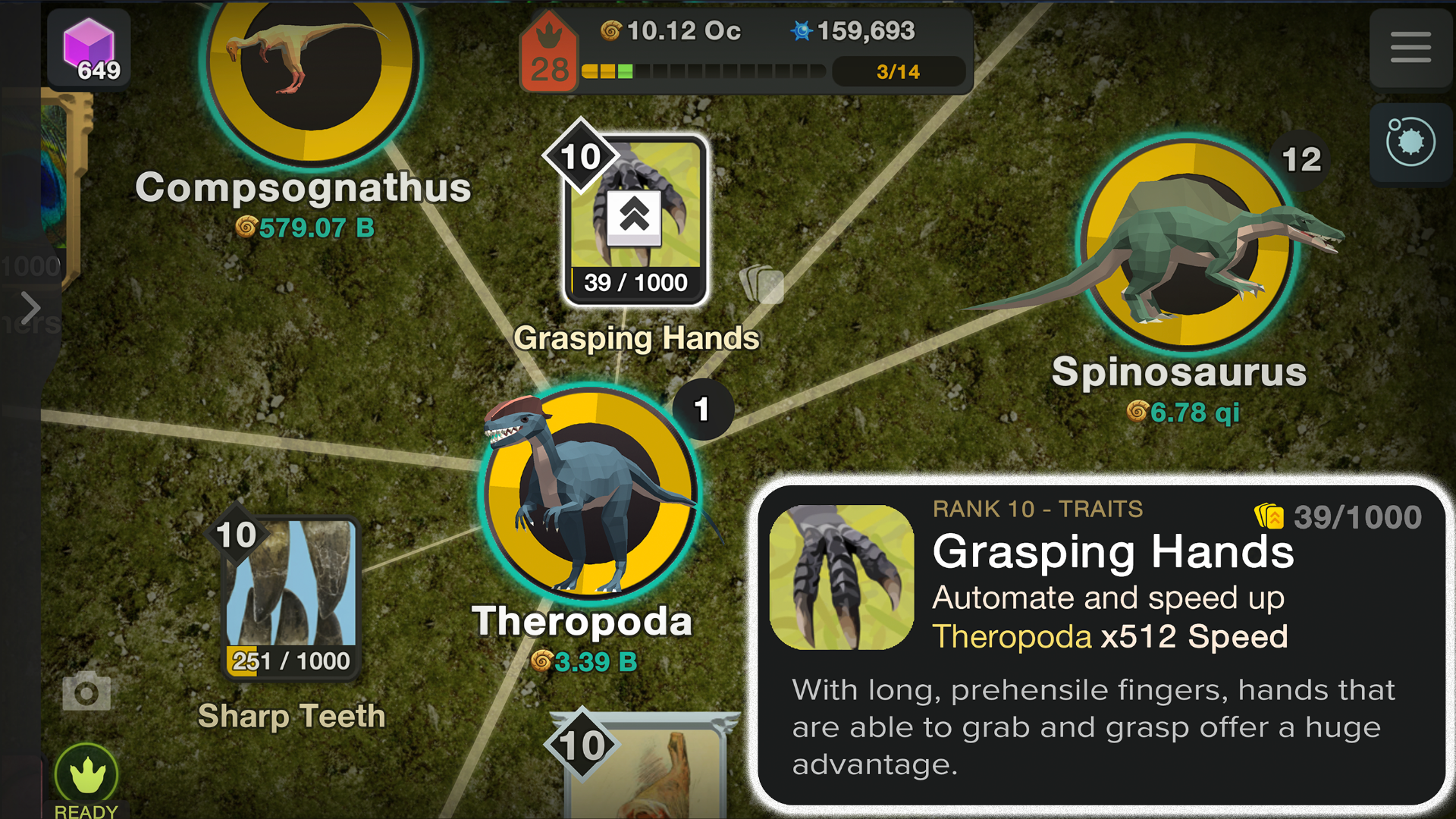The height and width of the screenshot is (819, 1456).
Task: Select the partially hidden rank 10 card below Theropoda
Action: coord(645,766)
